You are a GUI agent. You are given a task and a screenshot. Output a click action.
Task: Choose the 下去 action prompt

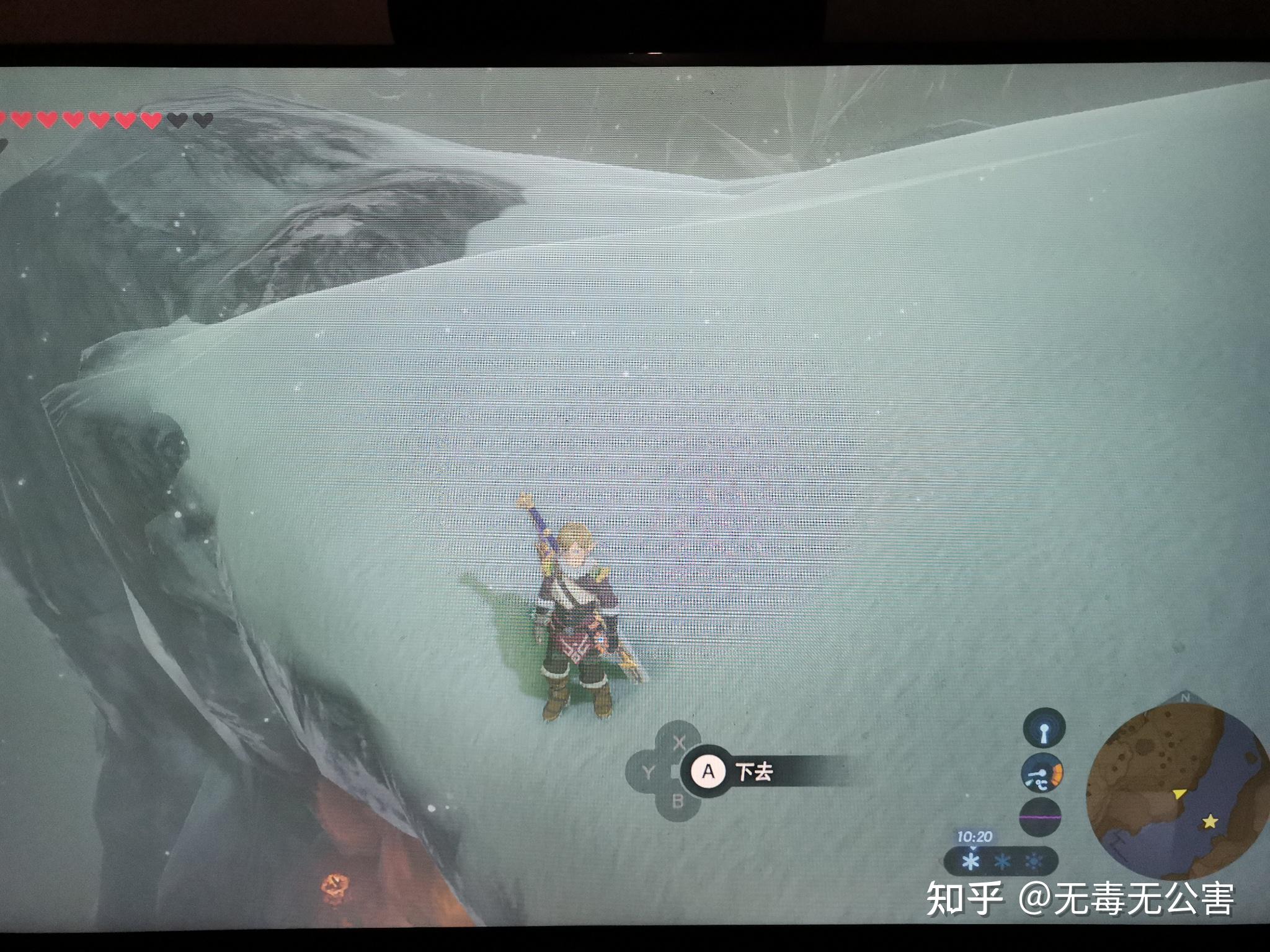754,772
